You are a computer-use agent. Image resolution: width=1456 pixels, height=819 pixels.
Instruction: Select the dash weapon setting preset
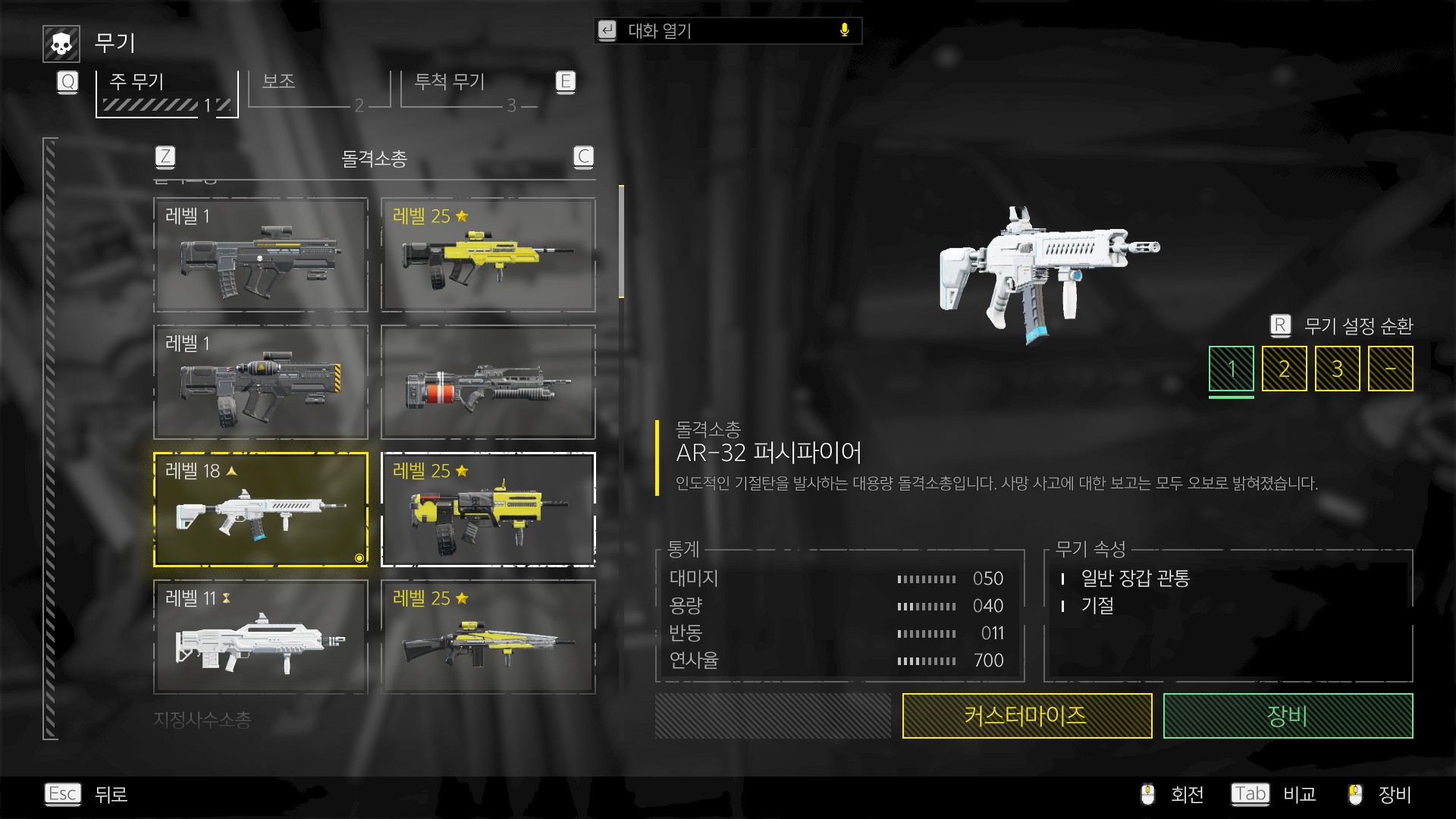point(1390,369)
